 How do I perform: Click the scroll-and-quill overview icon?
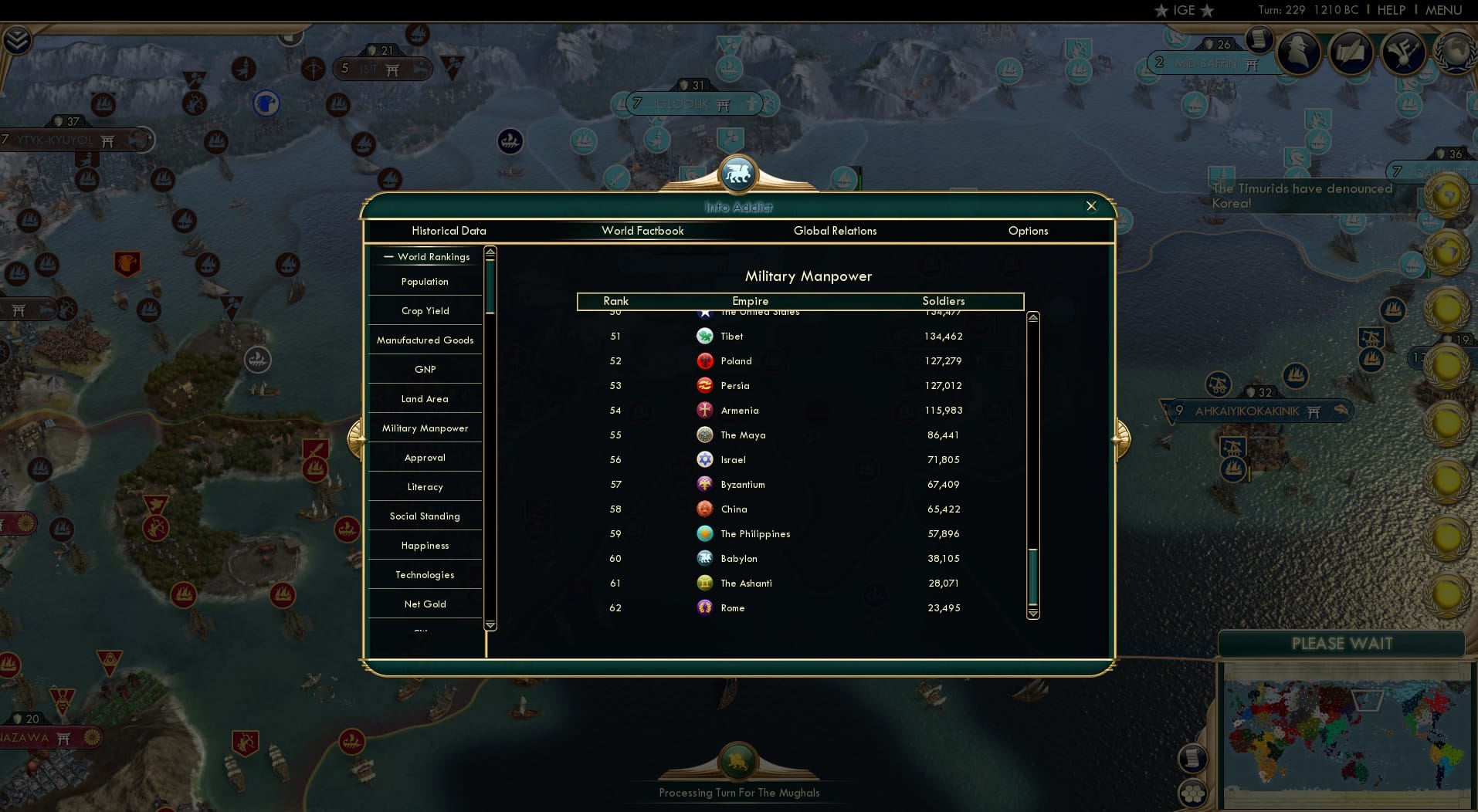click(x=1352, y=52)
